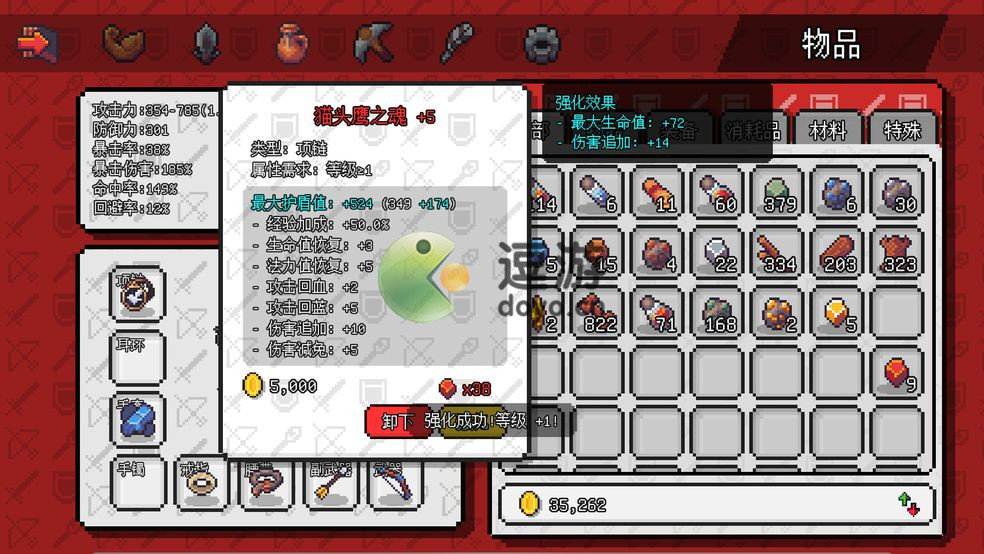This screenshot has height=554, width=984.
Task: Choose the bow weapon slot
Action: [x=393, y=485]
